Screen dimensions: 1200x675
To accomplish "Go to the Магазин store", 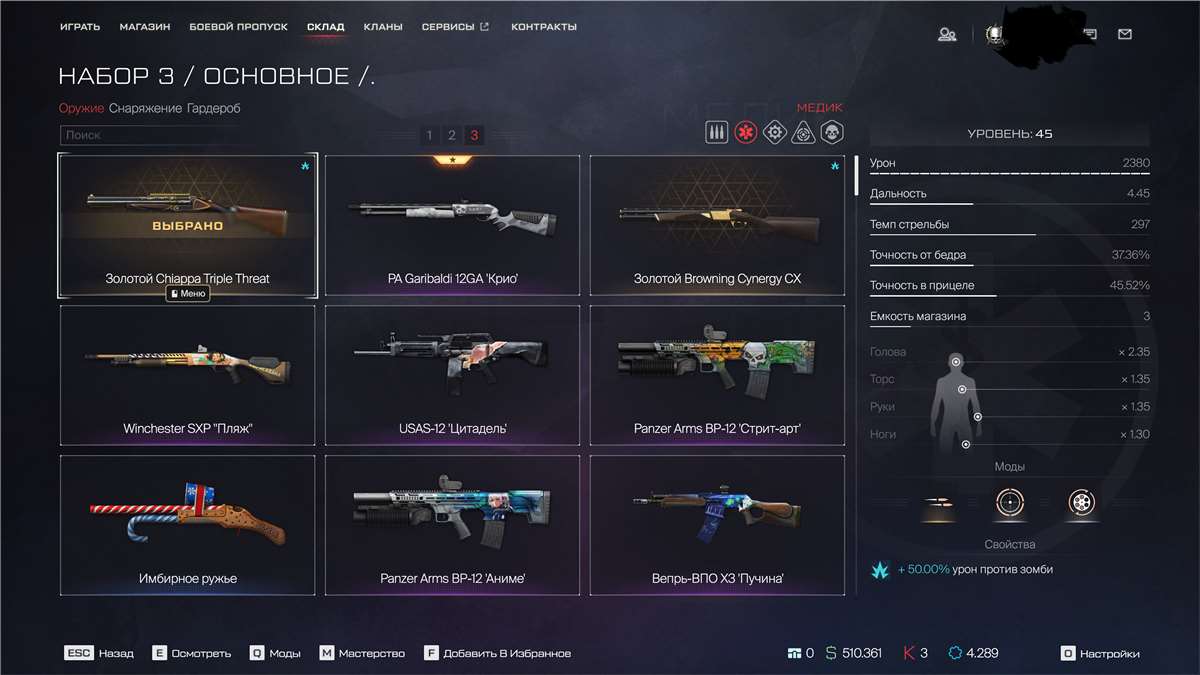I will coord(145,27).
